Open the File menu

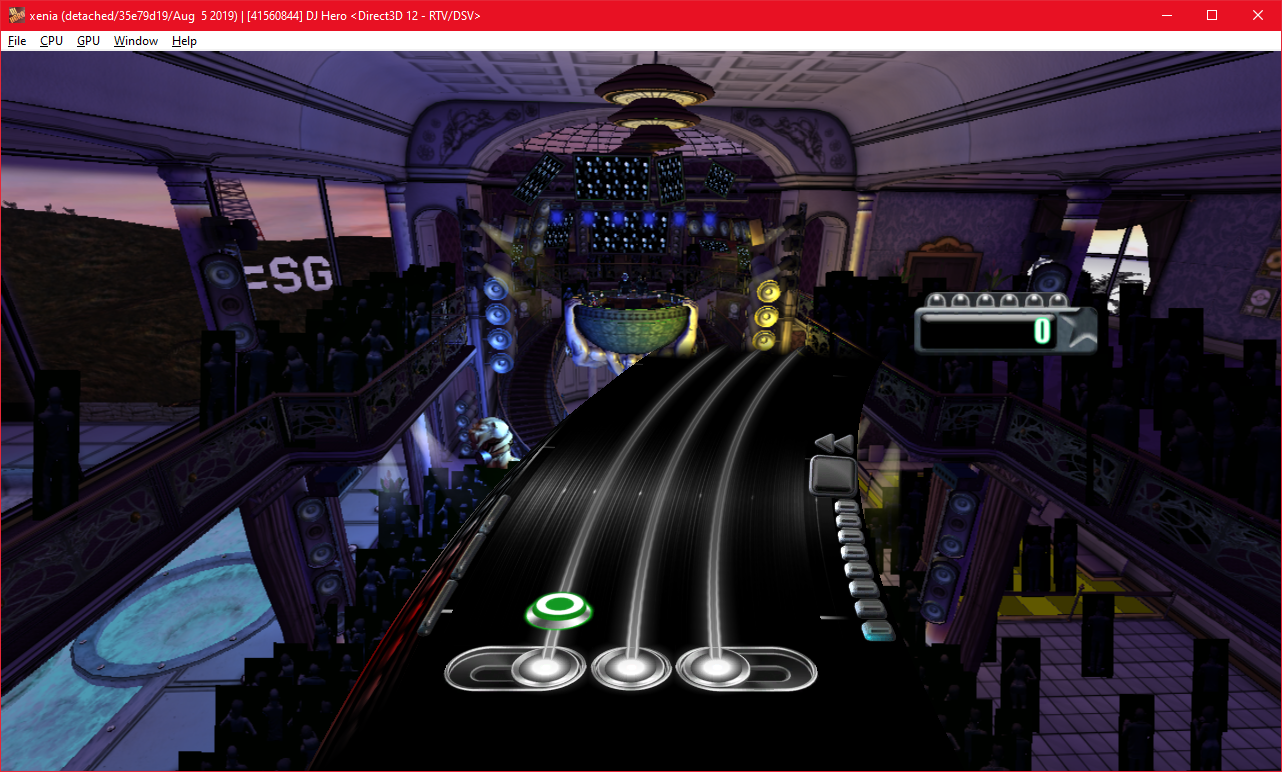coord(17,41)
